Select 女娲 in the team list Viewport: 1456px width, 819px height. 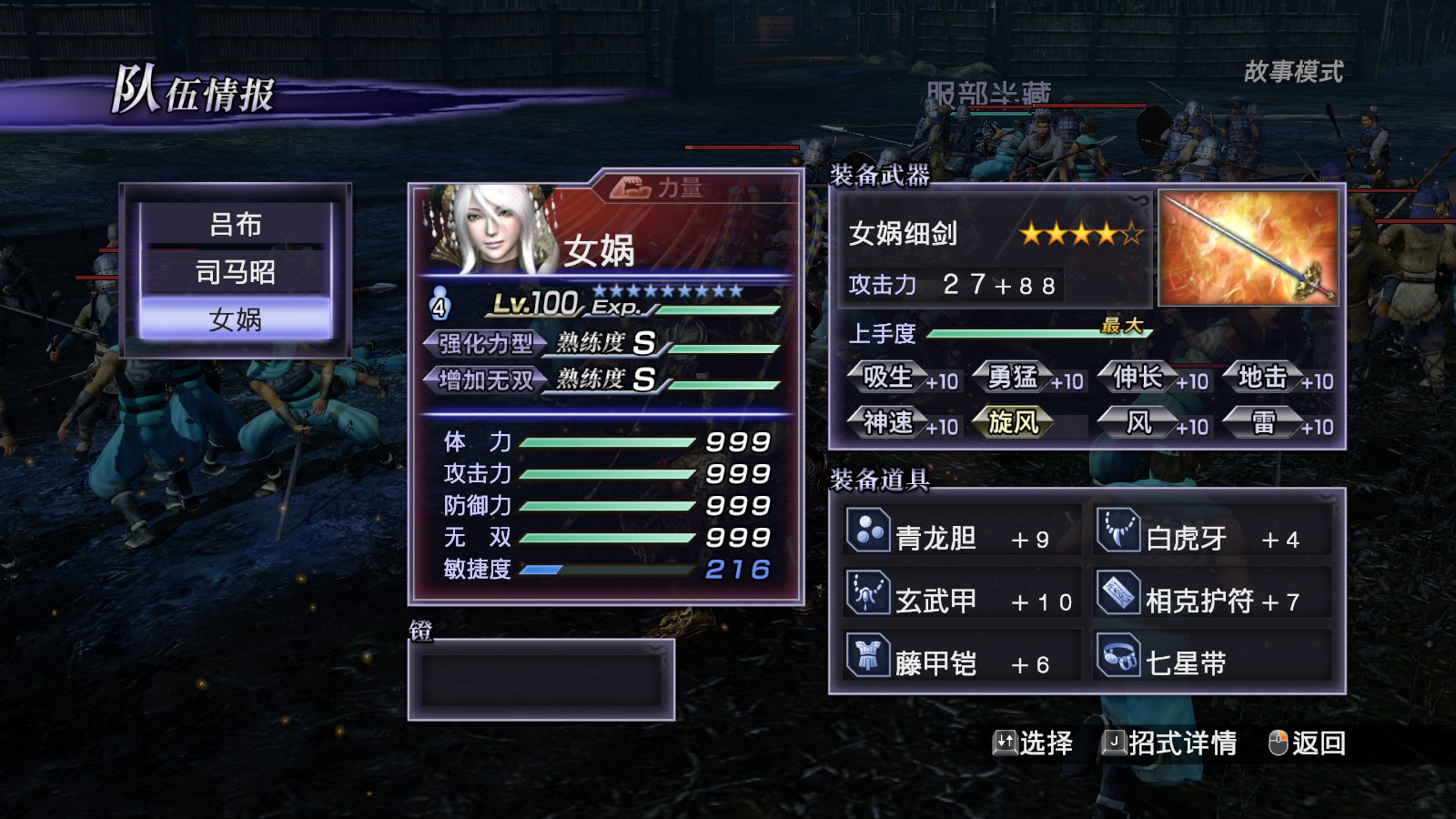pos(235,318)
